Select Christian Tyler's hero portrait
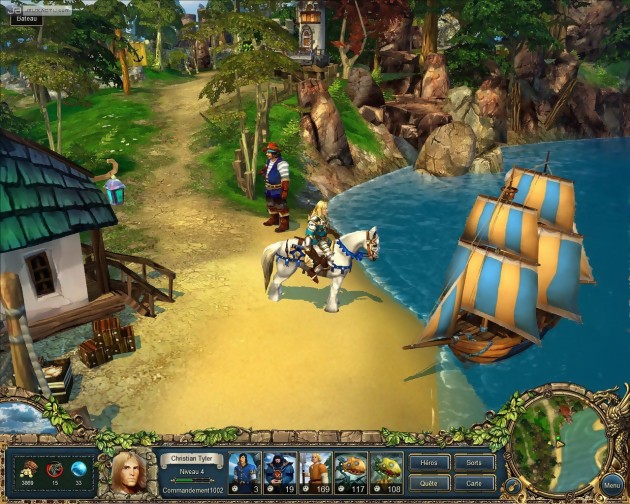630x504 pixels. 128,473
